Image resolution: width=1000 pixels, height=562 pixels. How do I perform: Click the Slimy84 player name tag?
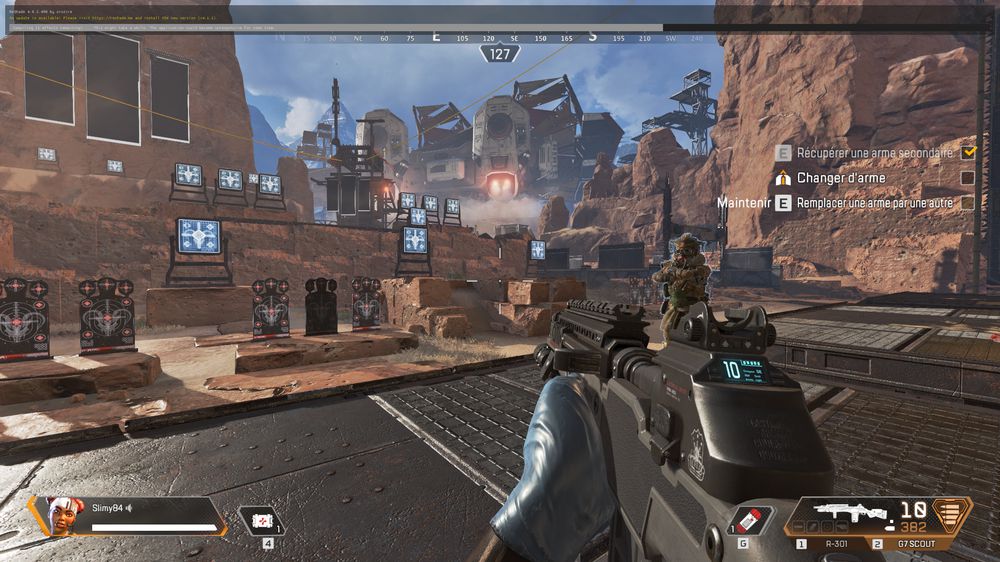[98, 508]
